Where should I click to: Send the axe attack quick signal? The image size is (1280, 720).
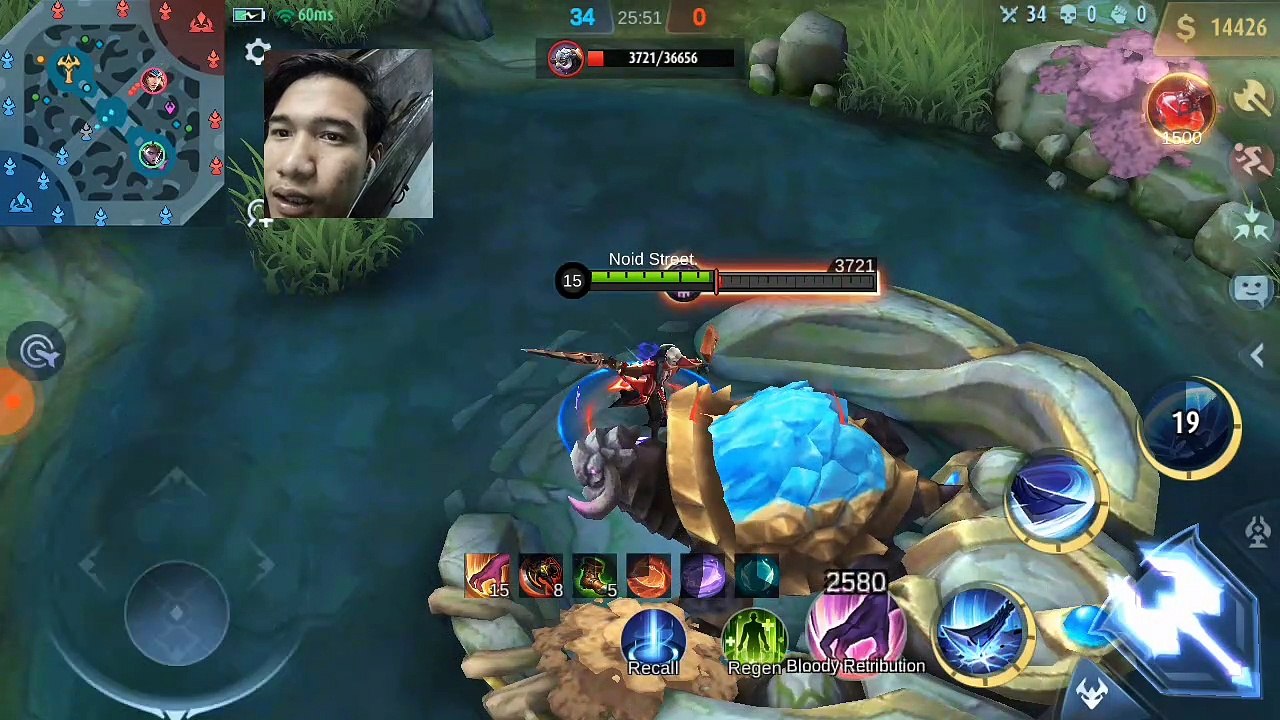(1251, 98)
